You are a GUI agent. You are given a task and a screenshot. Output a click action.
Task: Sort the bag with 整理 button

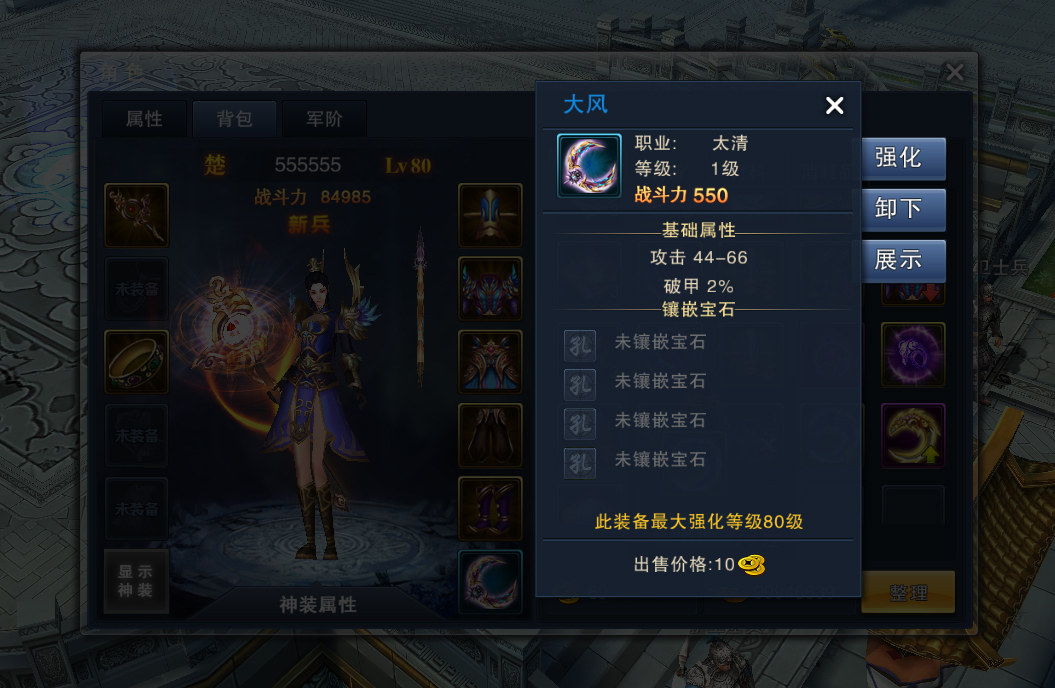(x=908, y=592)
